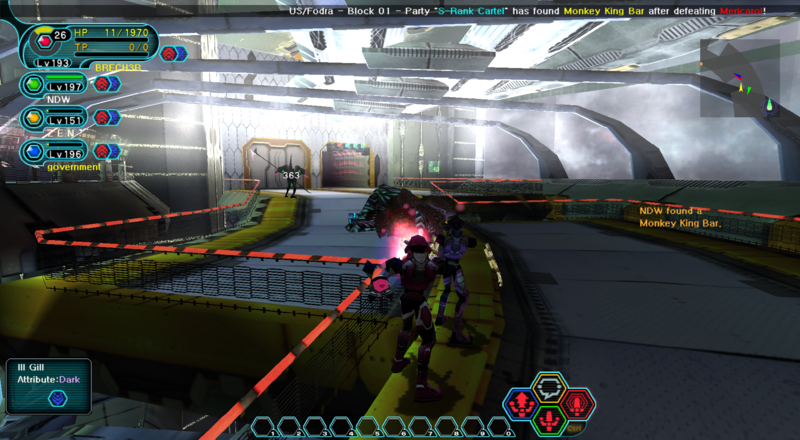Select the chat bubble hexagon

click(548, 386)
